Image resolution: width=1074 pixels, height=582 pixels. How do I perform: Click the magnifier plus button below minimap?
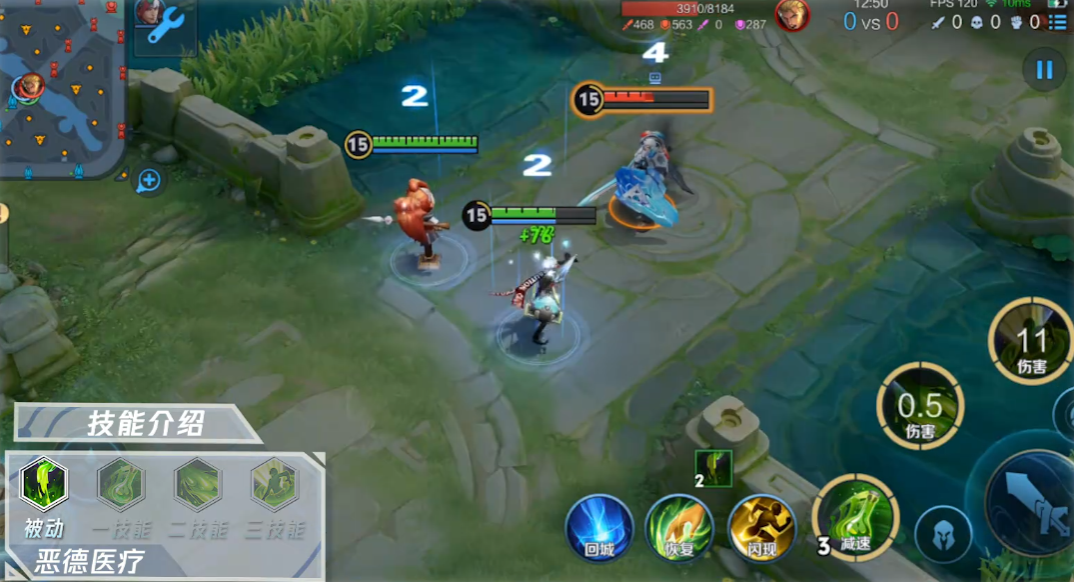coord(148,180)
